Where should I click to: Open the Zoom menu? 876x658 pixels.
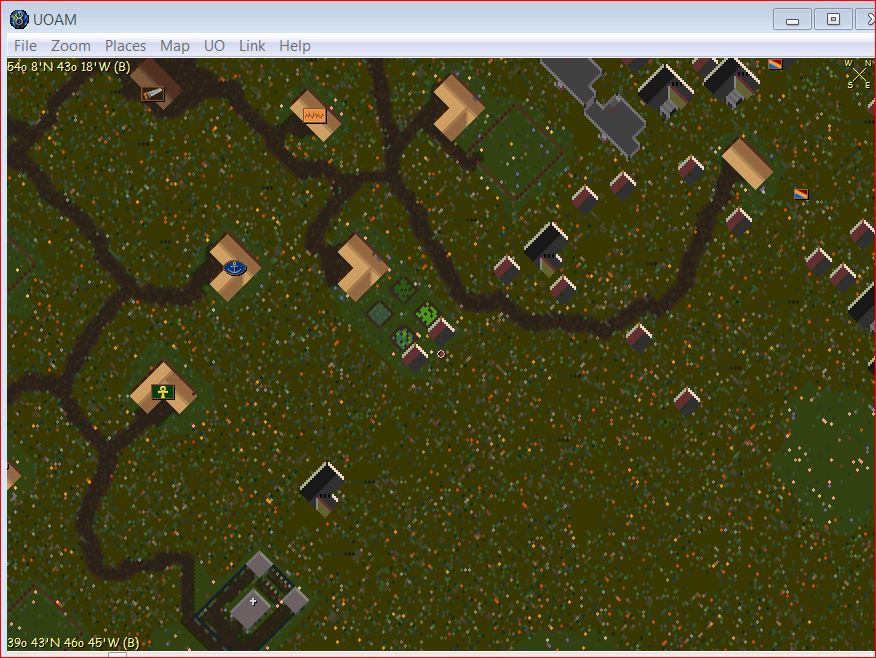click(x=71, y=46)
